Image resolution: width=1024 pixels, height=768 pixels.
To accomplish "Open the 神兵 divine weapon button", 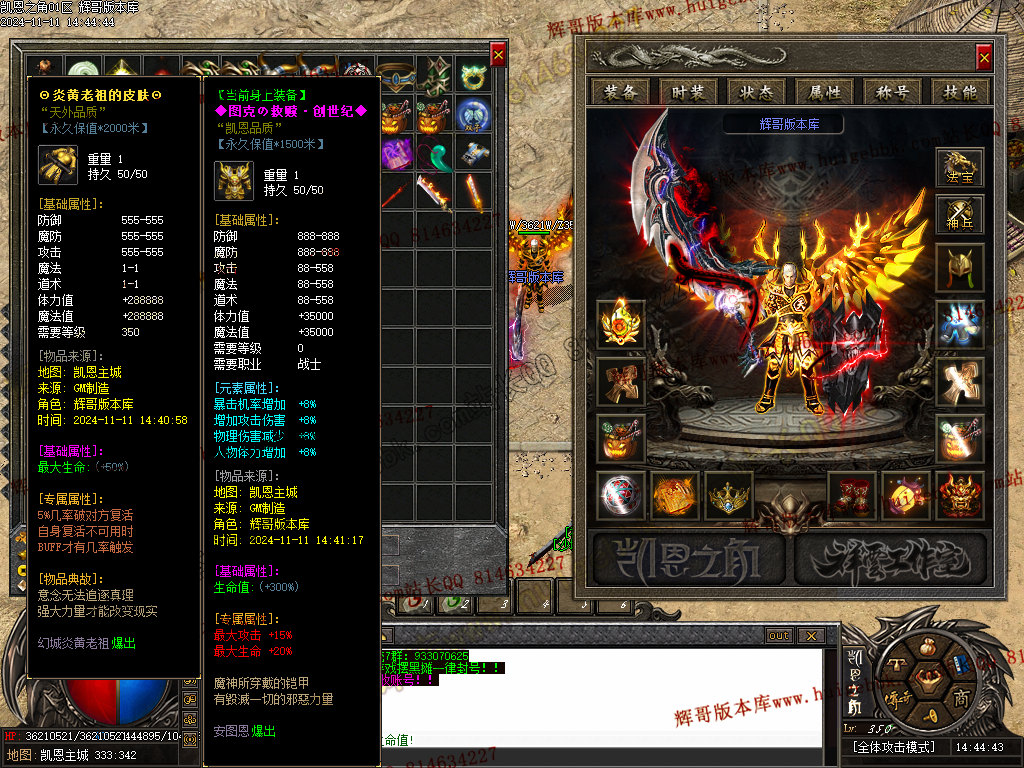I will click(960, 215).
